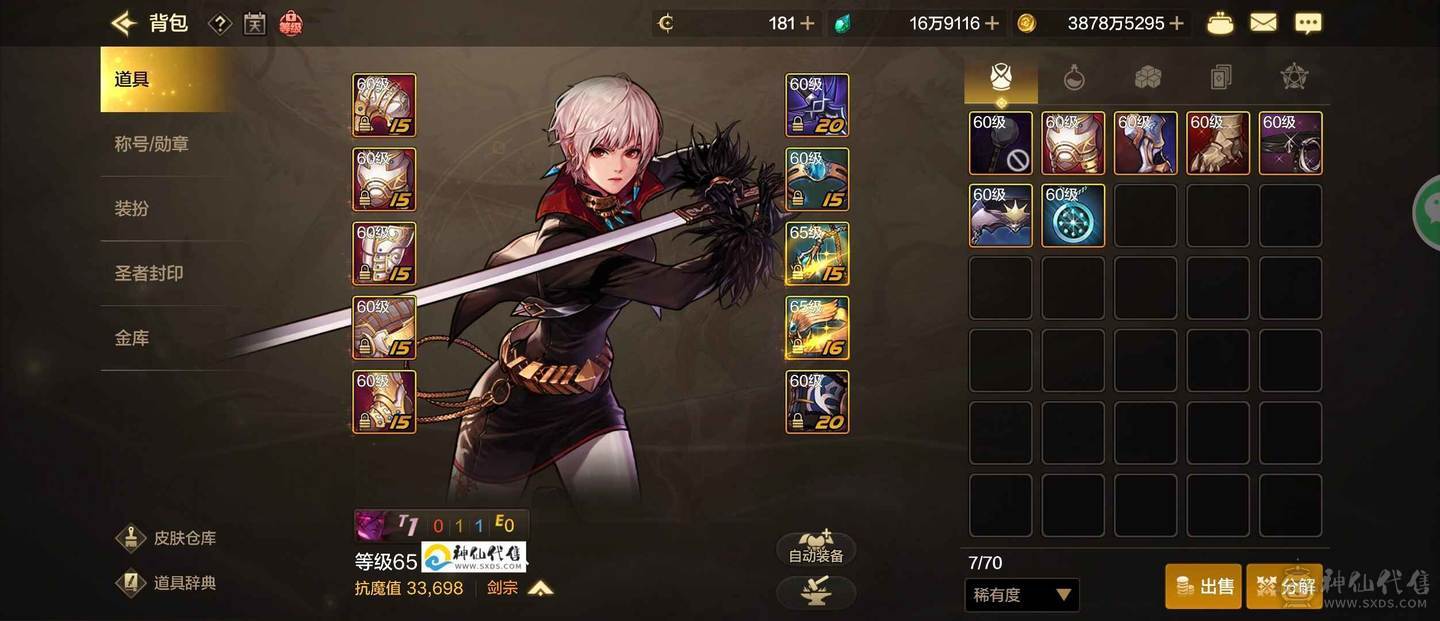Open the 金库 vault tab

pos(132,338)
